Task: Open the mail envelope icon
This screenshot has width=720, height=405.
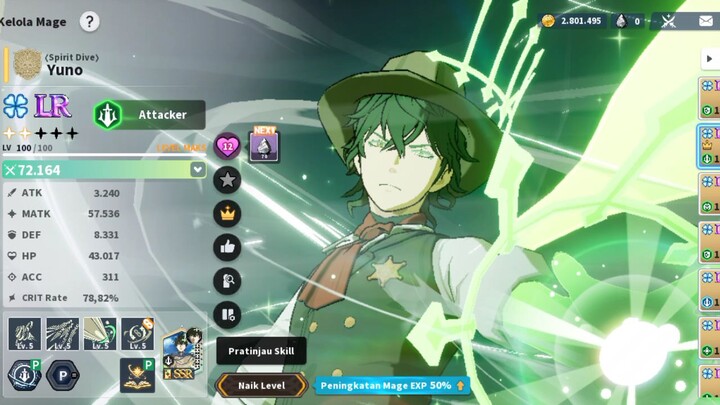Action: 704,21
